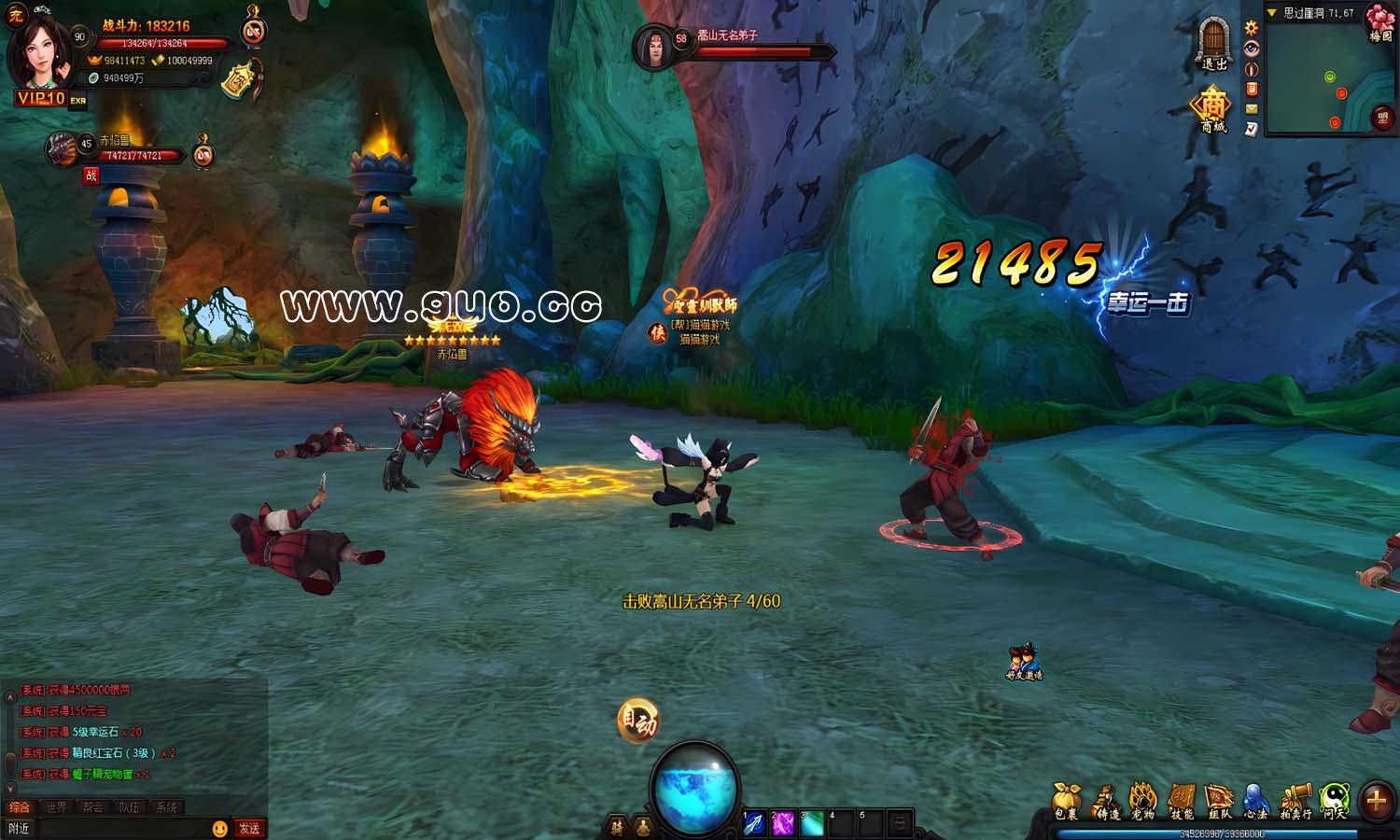Open the chat emoji picker
The height and width of the screenshot is (840, 1400).
click(x=219, y=828)
